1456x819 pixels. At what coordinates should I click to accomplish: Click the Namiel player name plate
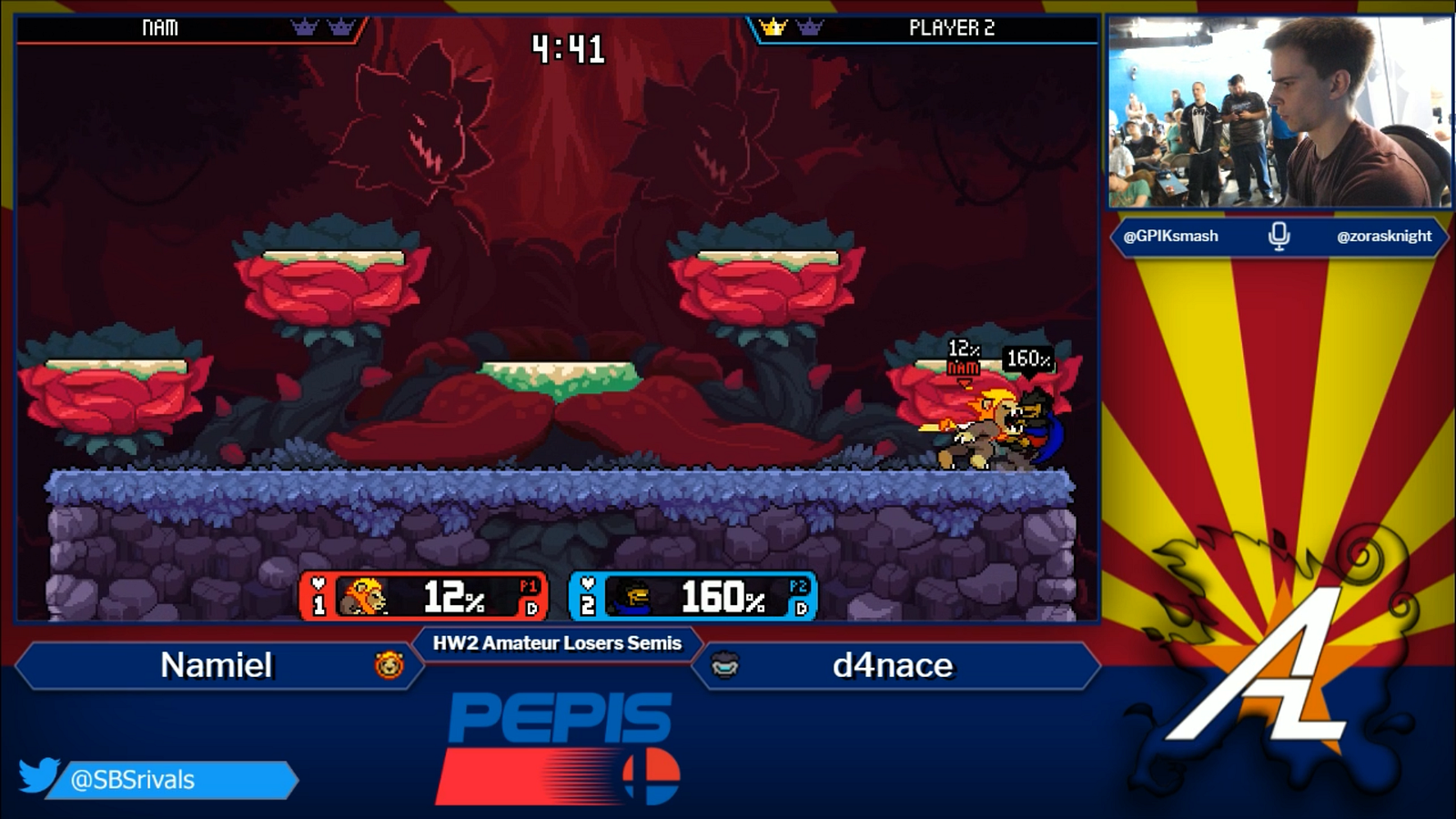tap(217, 665)
